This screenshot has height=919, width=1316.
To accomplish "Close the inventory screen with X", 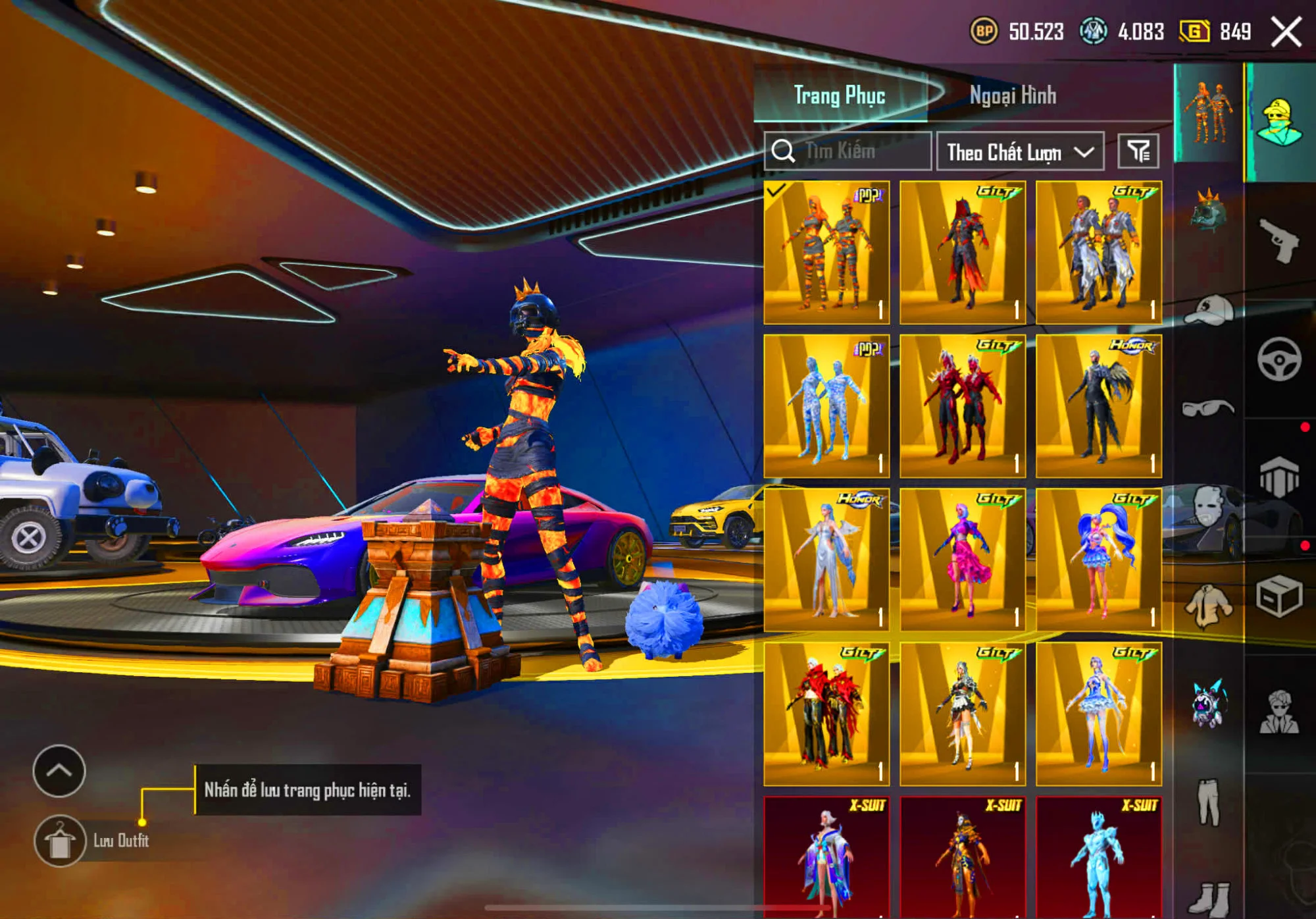I will [1286, 32].
